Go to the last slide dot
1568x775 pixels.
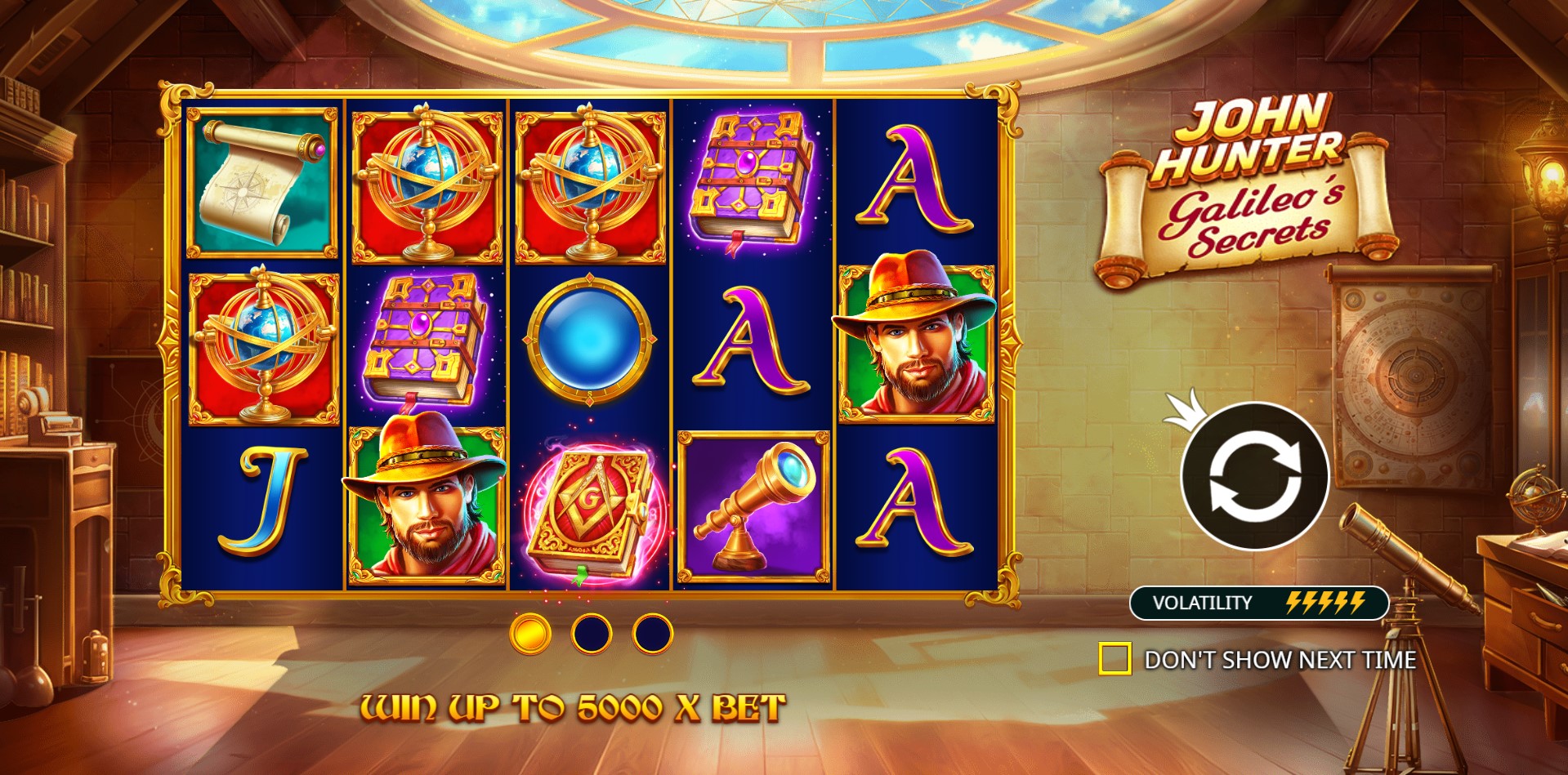[652, 634]
